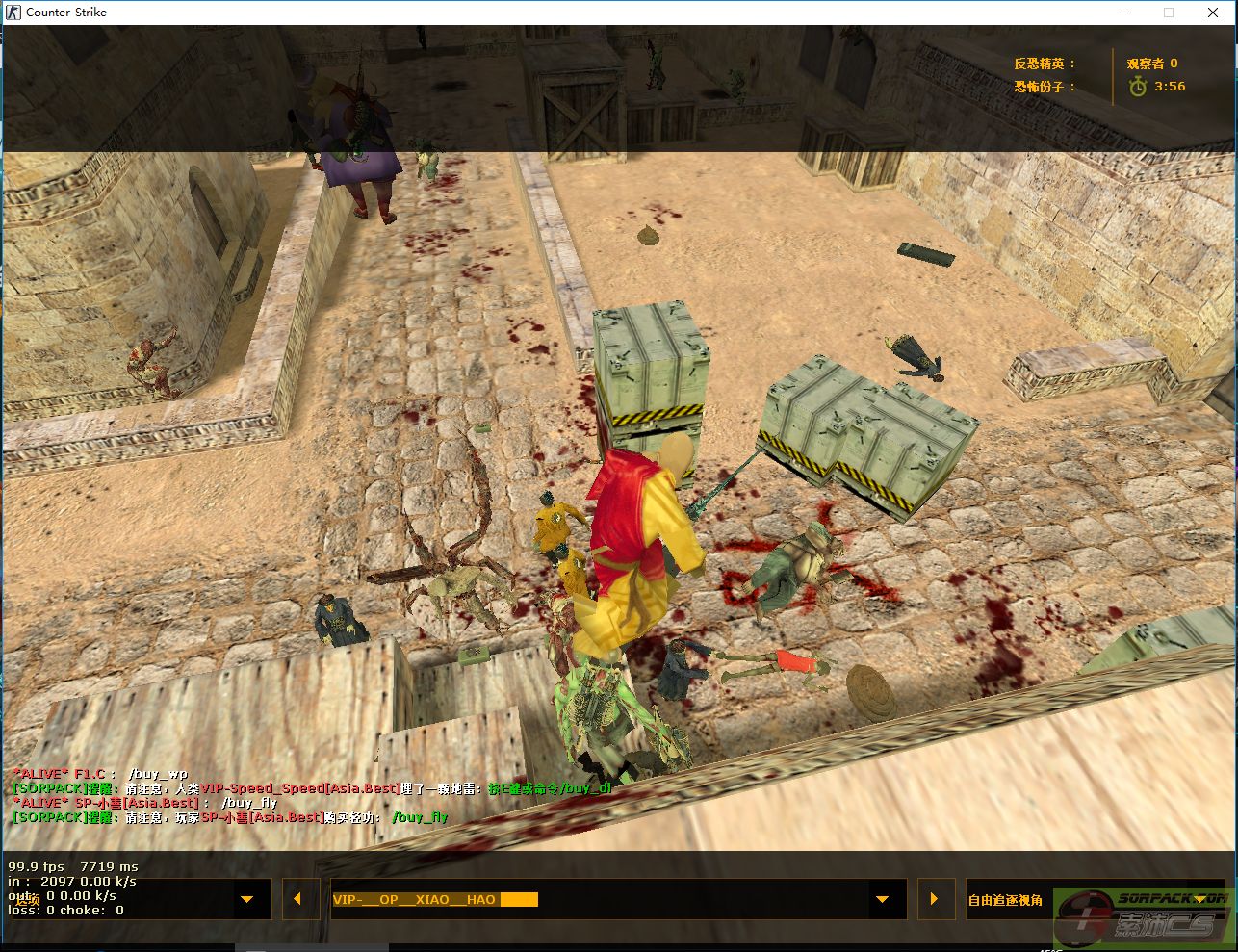Switch to the next spectated player
Image resolution: width=1238 pixels, height=952 pixels.
pos(934,900)
